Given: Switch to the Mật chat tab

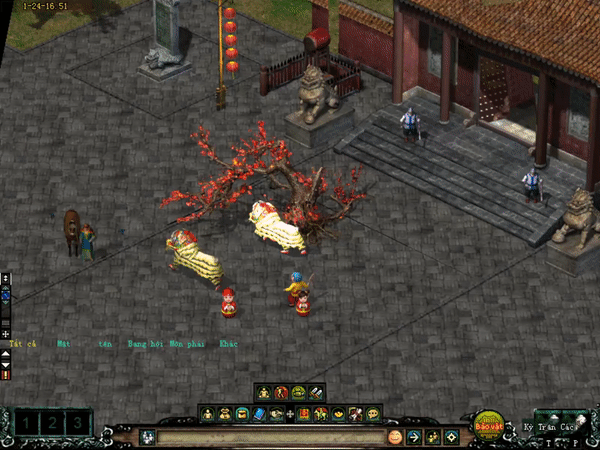Looking at the screenshot, I should pyautogui.click(x=64, y=344).
